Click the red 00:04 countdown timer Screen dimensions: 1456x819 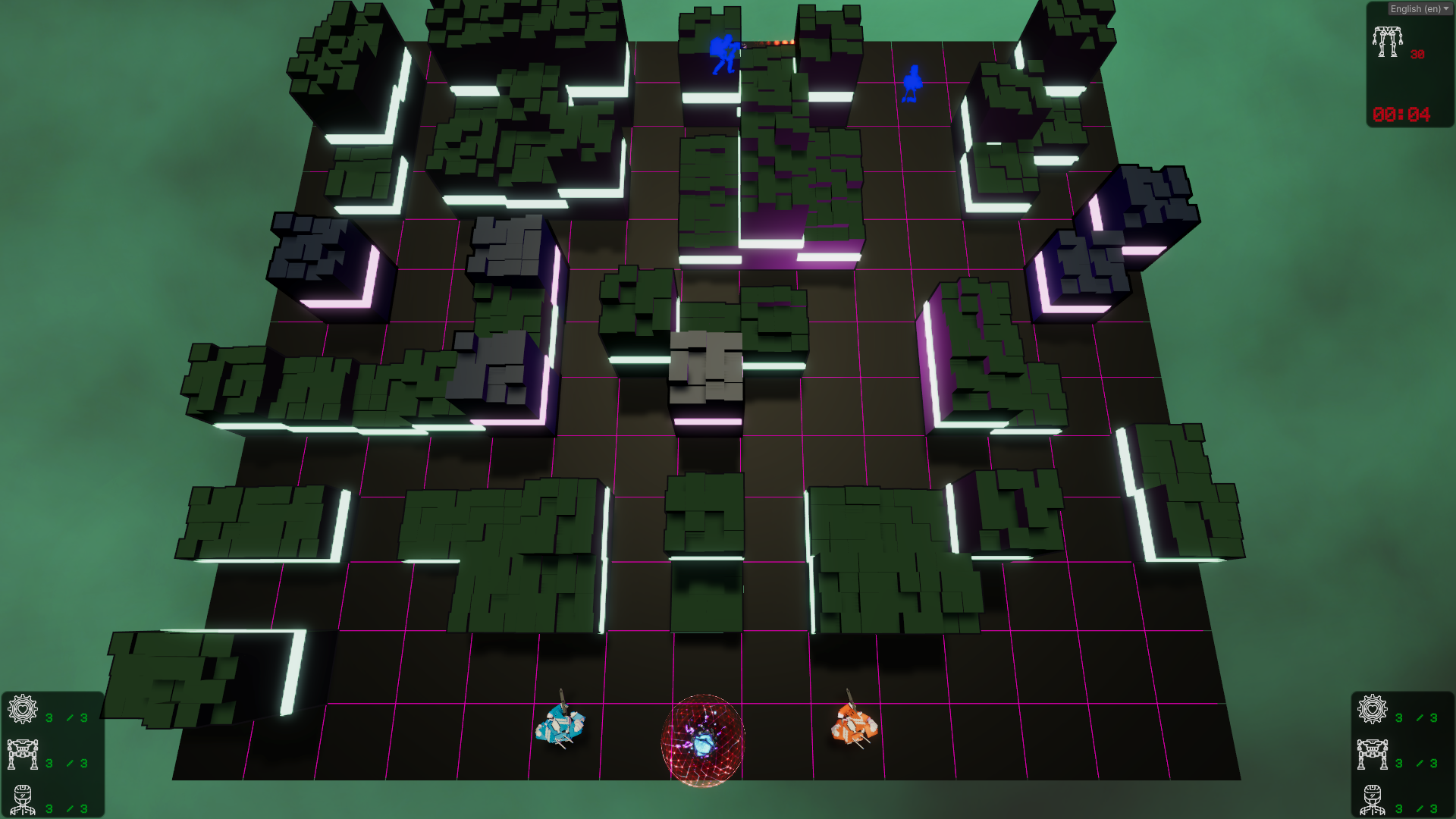1402,115
